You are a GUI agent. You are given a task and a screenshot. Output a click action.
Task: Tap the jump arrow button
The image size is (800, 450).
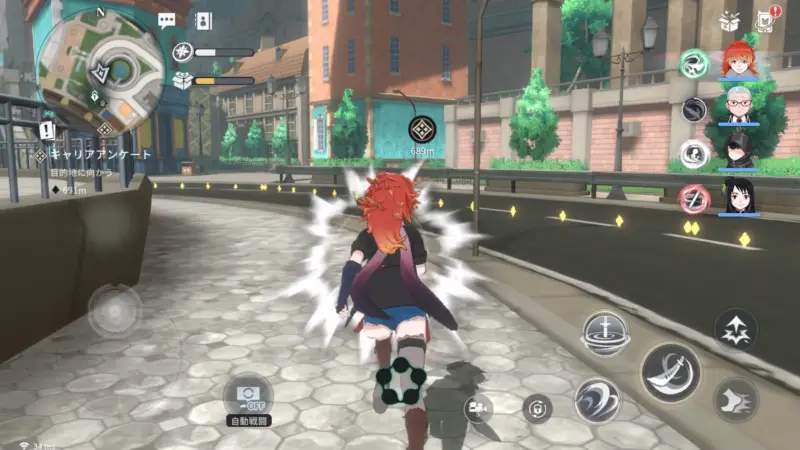pyautogui.click(x=735, y=329)
